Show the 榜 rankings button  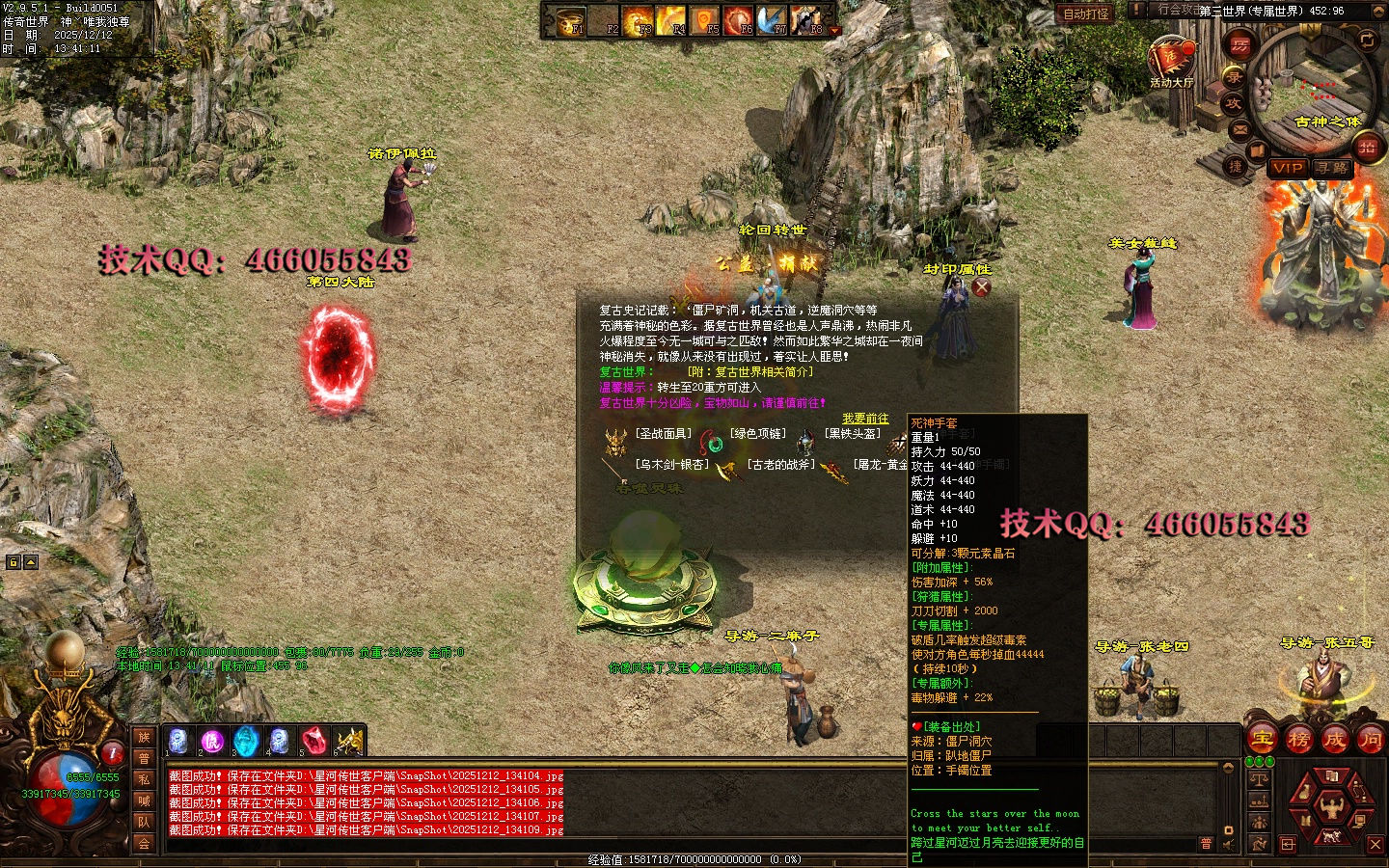1298,740
